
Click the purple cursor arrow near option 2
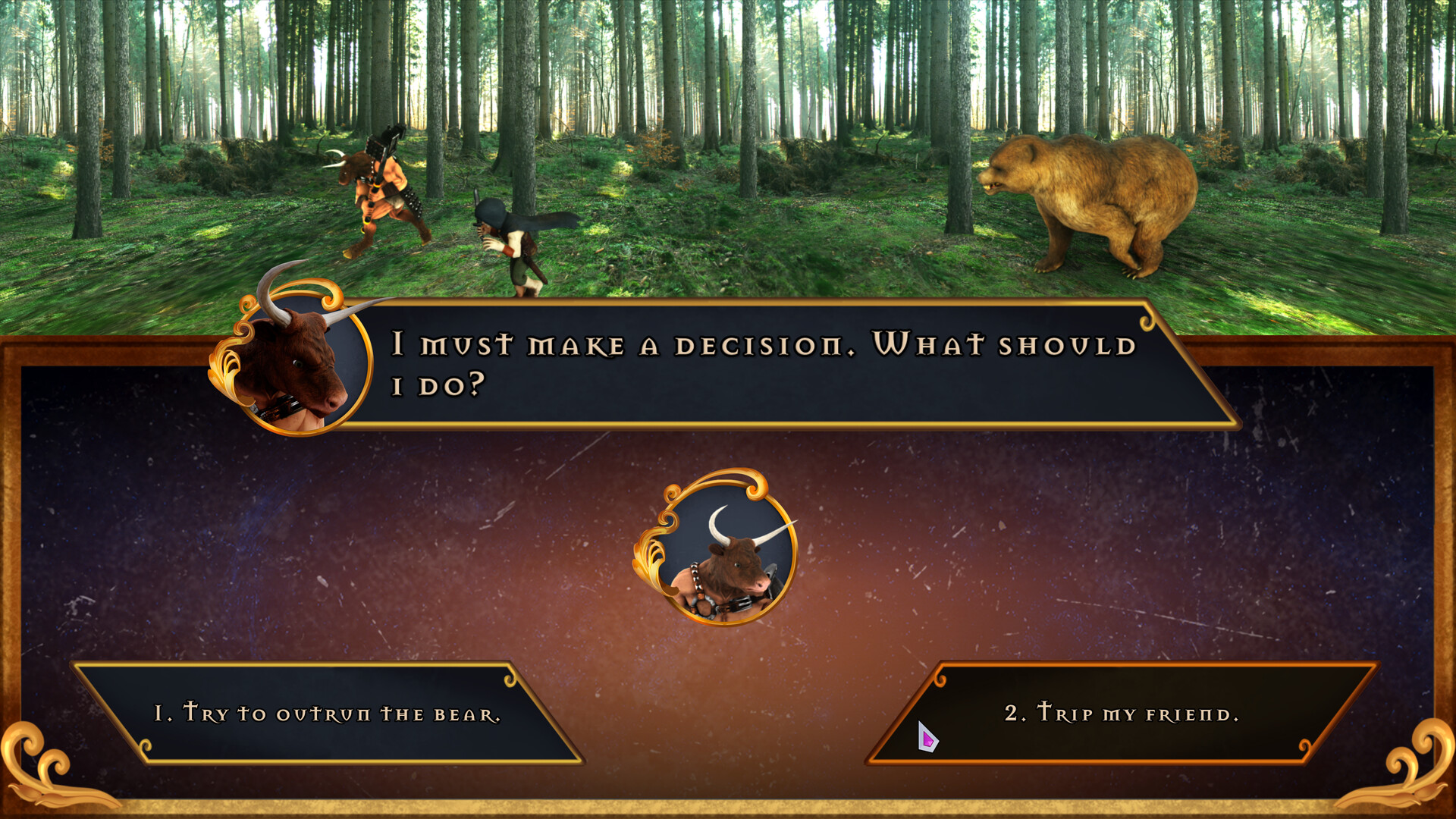click(x=927, y=737)
